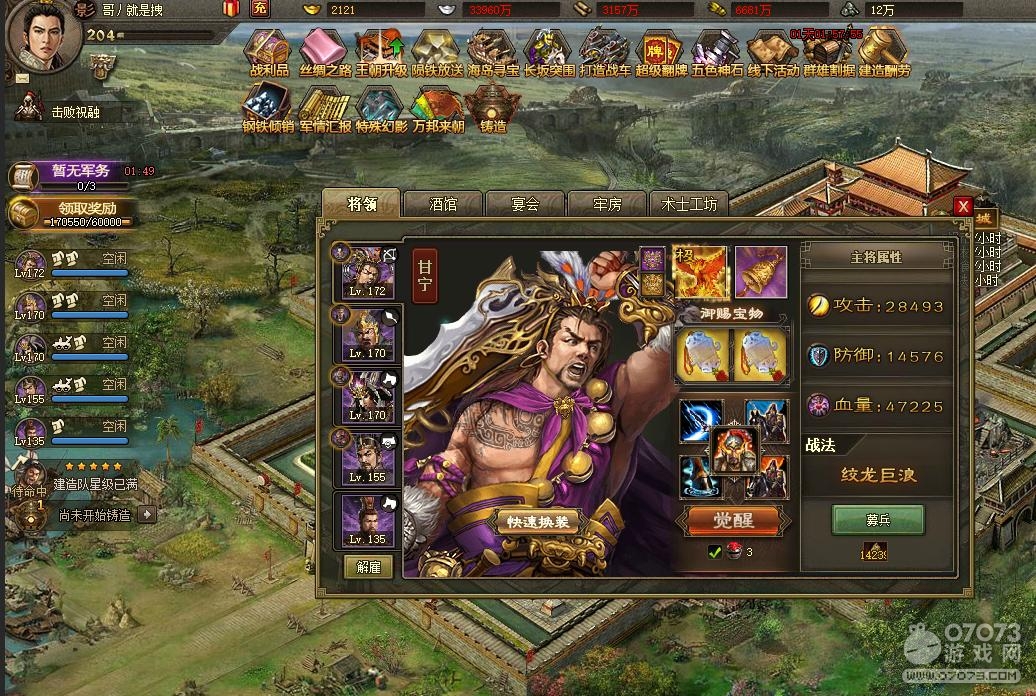This screenshot has height=696, width=1036.
Task: Select the phoenix equipment slot
Action: [700, 272]
